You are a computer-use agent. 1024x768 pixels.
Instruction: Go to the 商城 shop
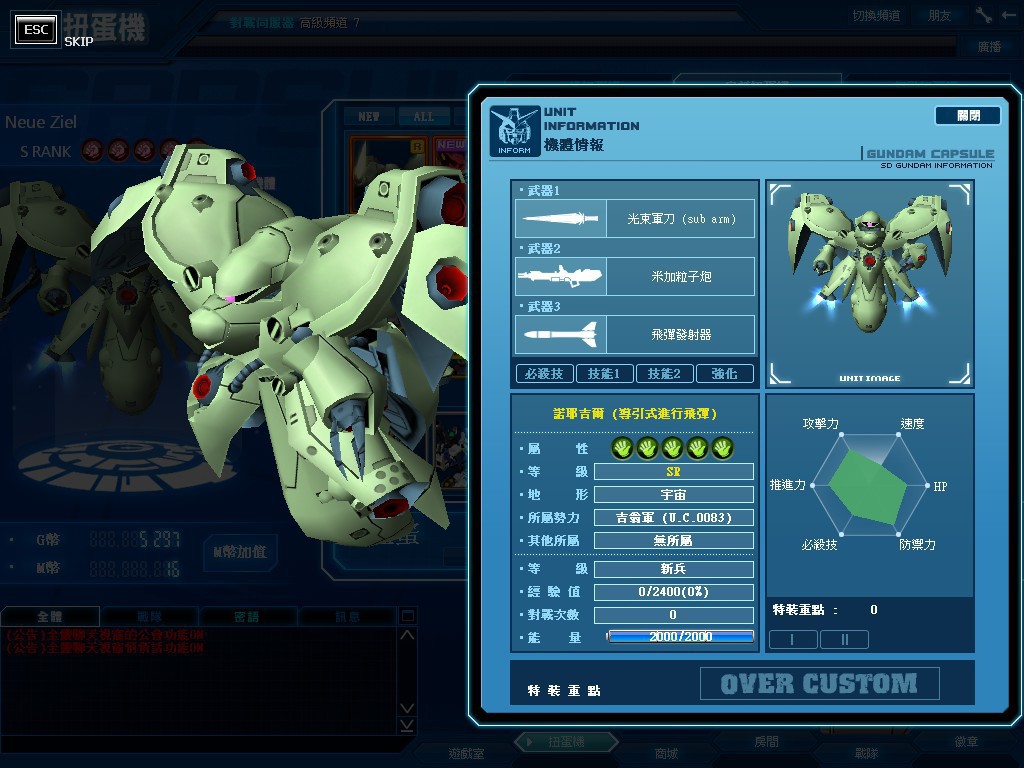click(666, 753)
